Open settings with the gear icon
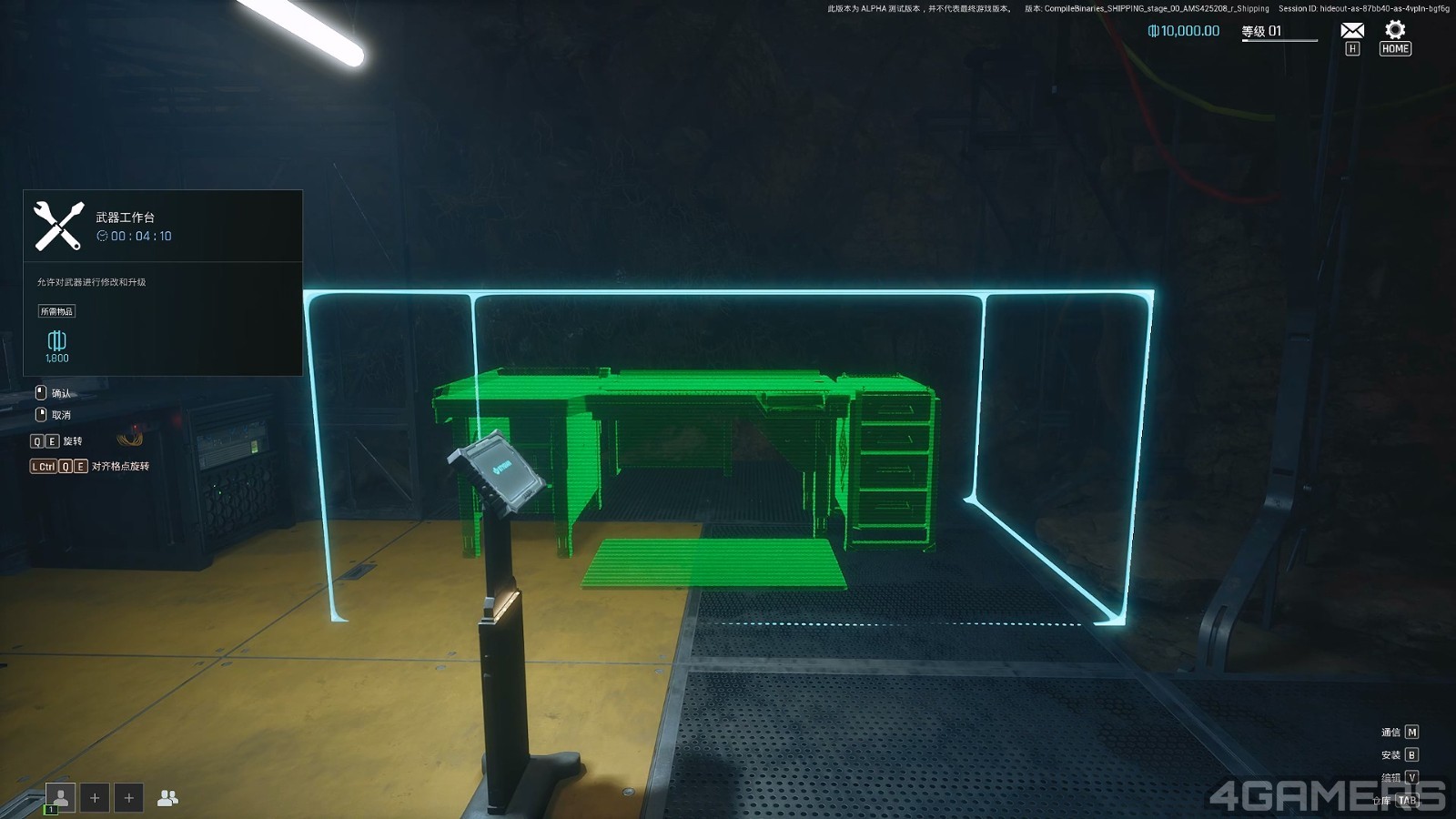Viewport: 1456px width, 819px height. [1395, 30]
